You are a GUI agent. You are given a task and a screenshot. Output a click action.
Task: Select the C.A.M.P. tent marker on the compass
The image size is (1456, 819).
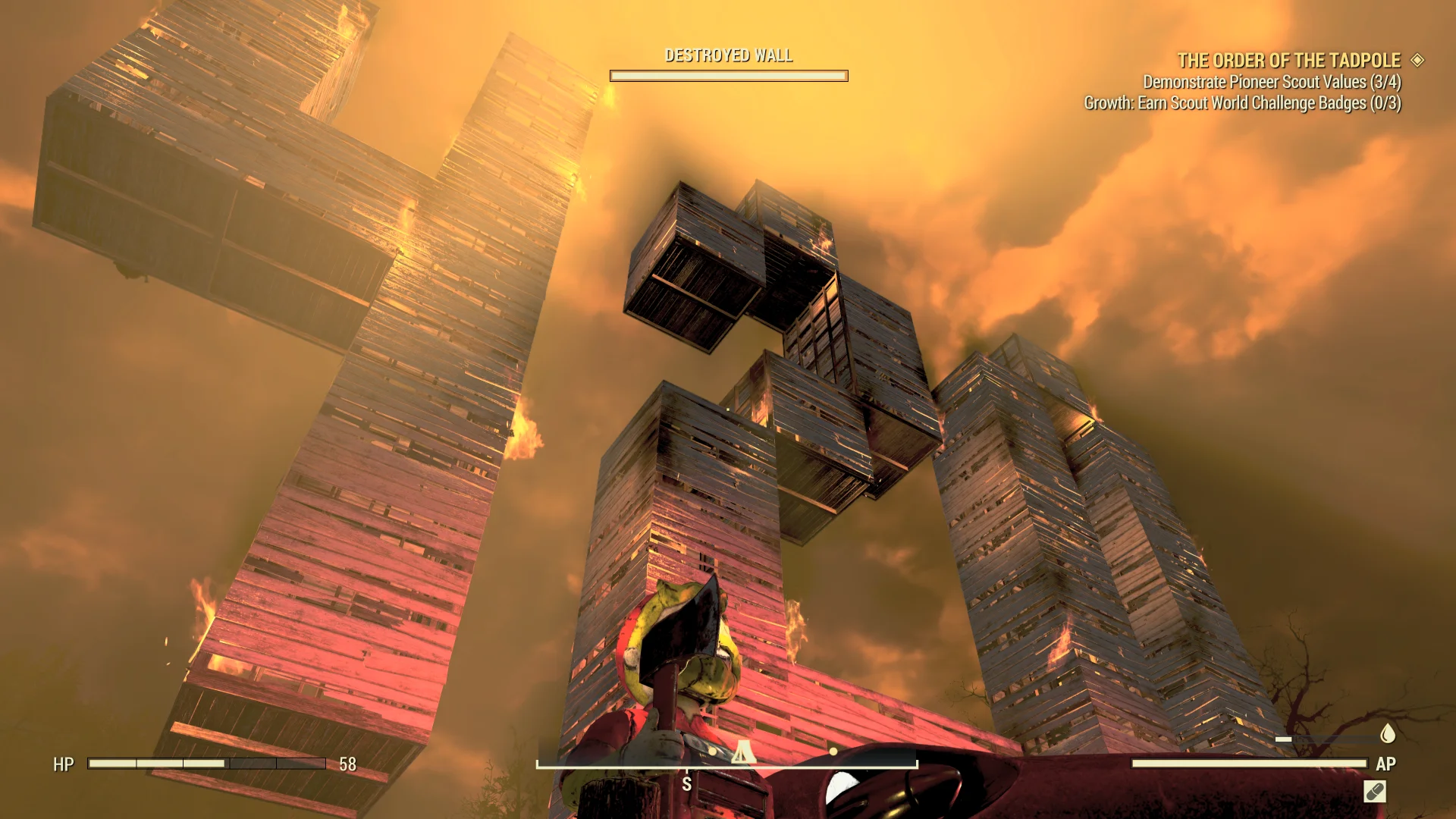pos(742,752)
